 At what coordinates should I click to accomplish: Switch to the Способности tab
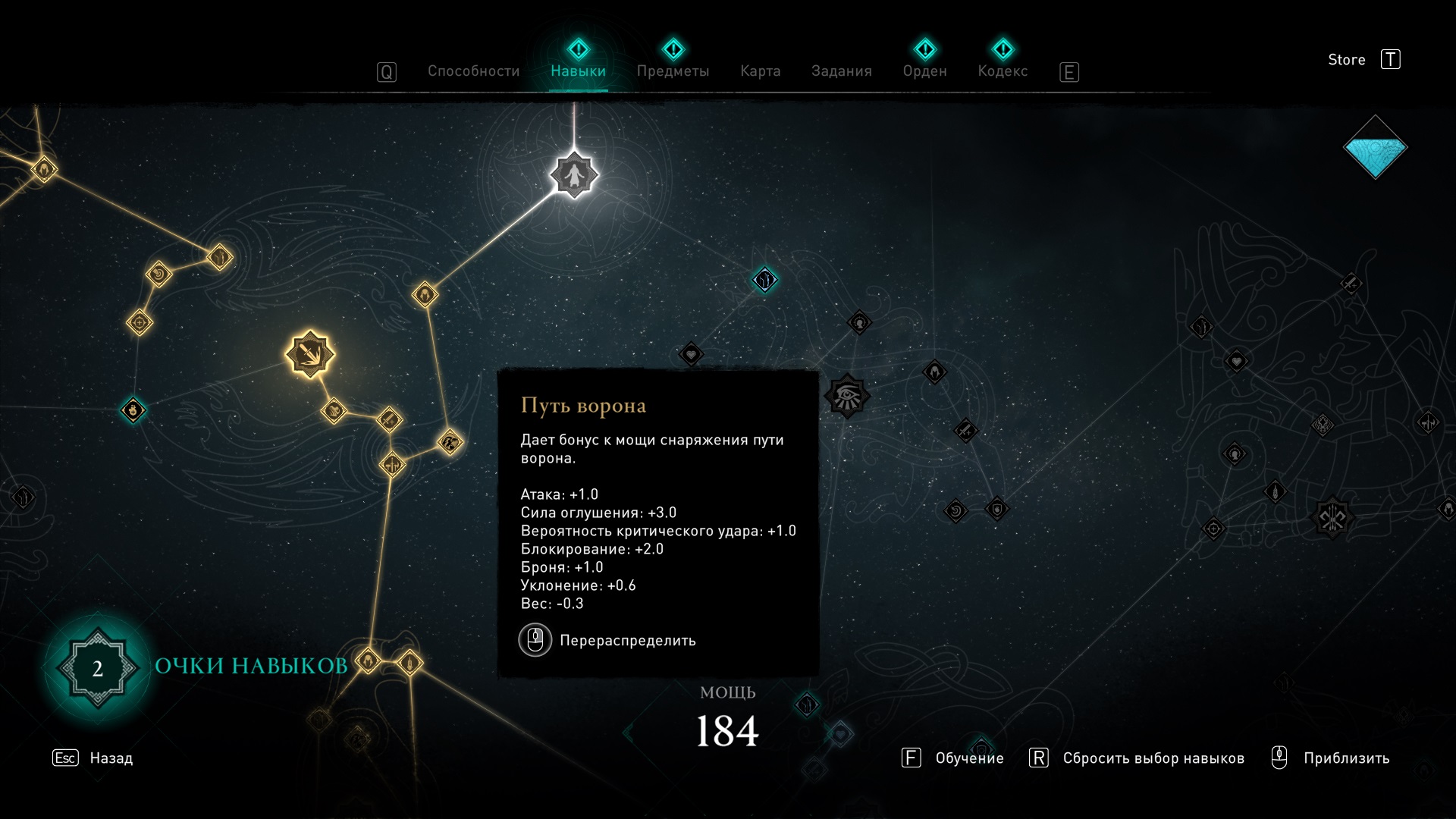(473, 71)
